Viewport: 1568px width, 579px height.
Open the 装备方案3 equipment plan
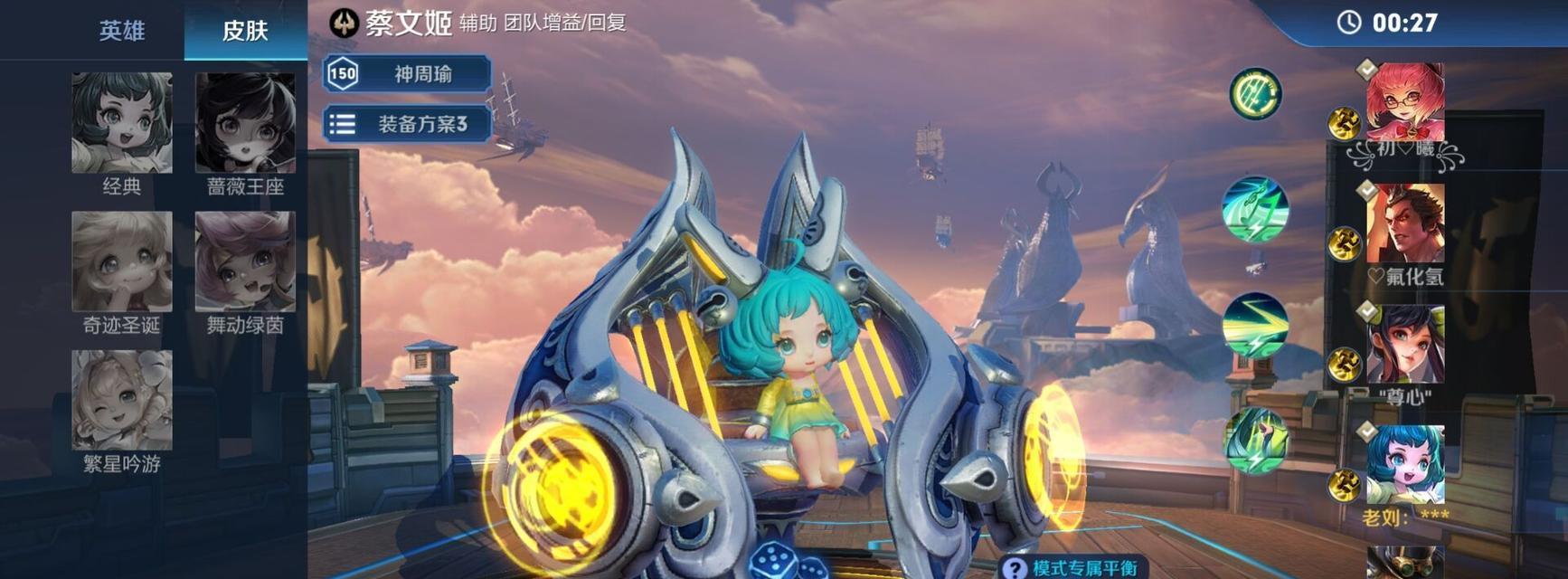point(408,124)
